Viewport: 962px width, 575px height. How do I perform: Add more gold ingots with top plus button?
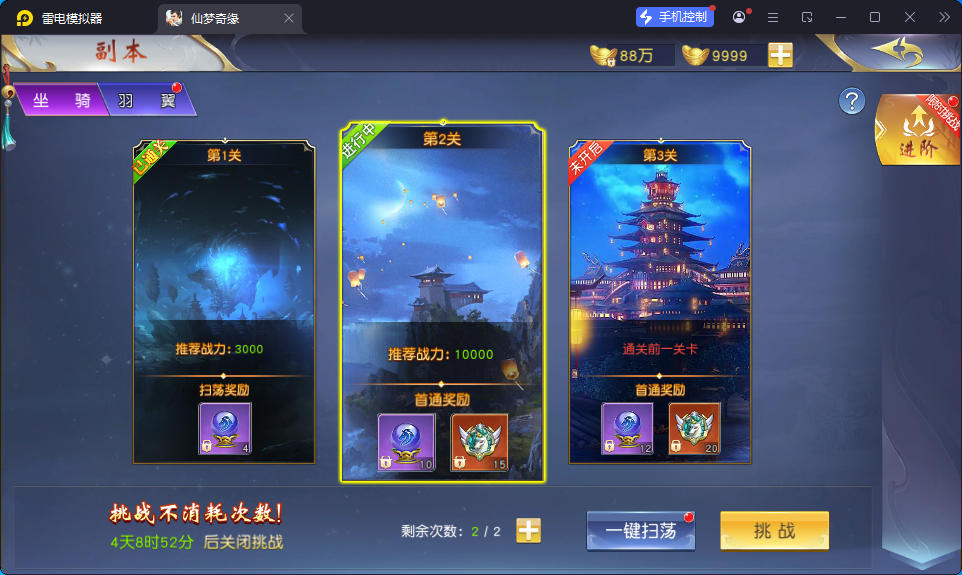click(x=780, y=55)
